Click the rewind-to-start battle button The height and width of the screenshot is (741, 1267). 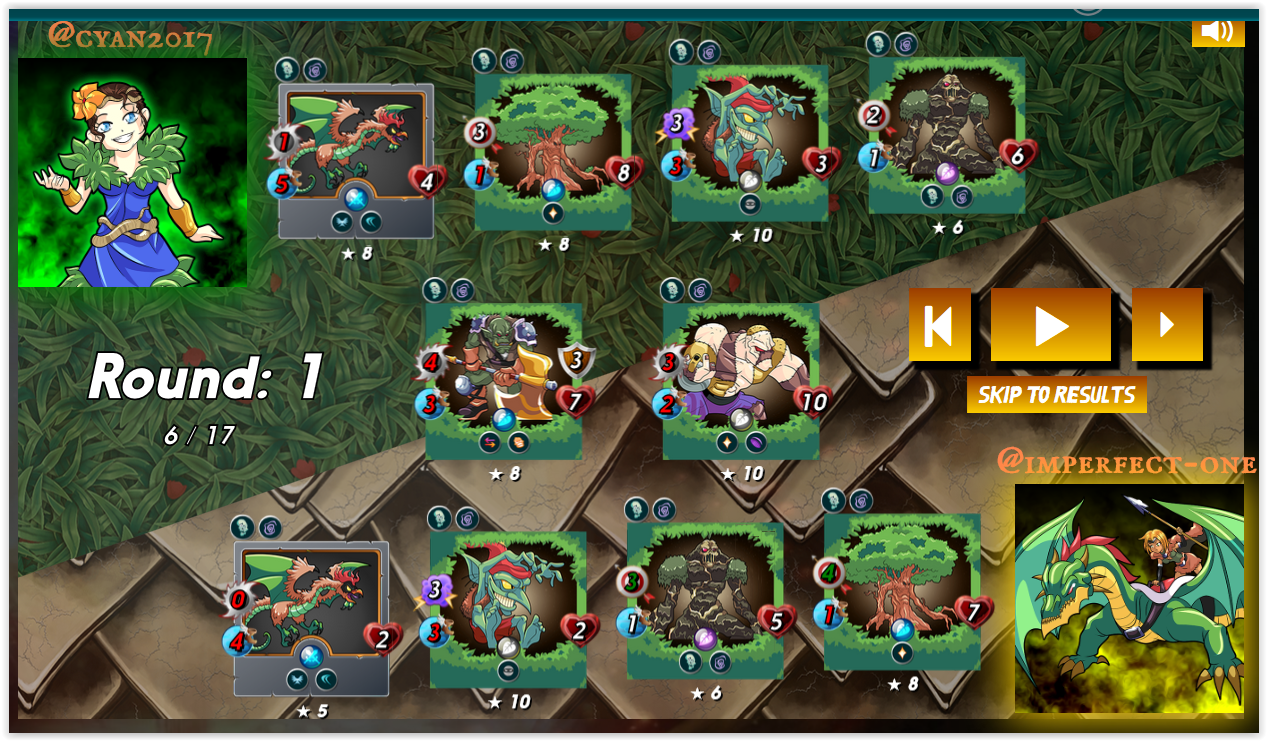click(x=939, y=325)
